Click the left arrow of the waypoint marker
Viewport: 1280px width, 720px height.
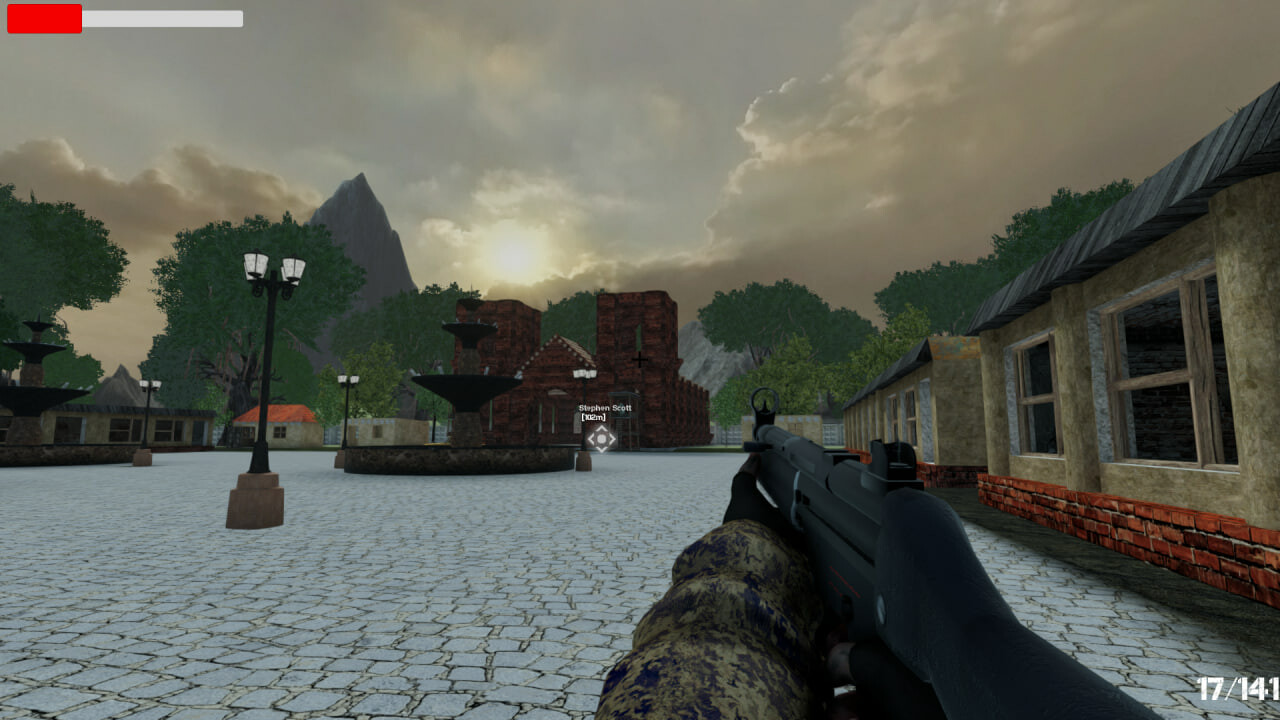point(592,438)
